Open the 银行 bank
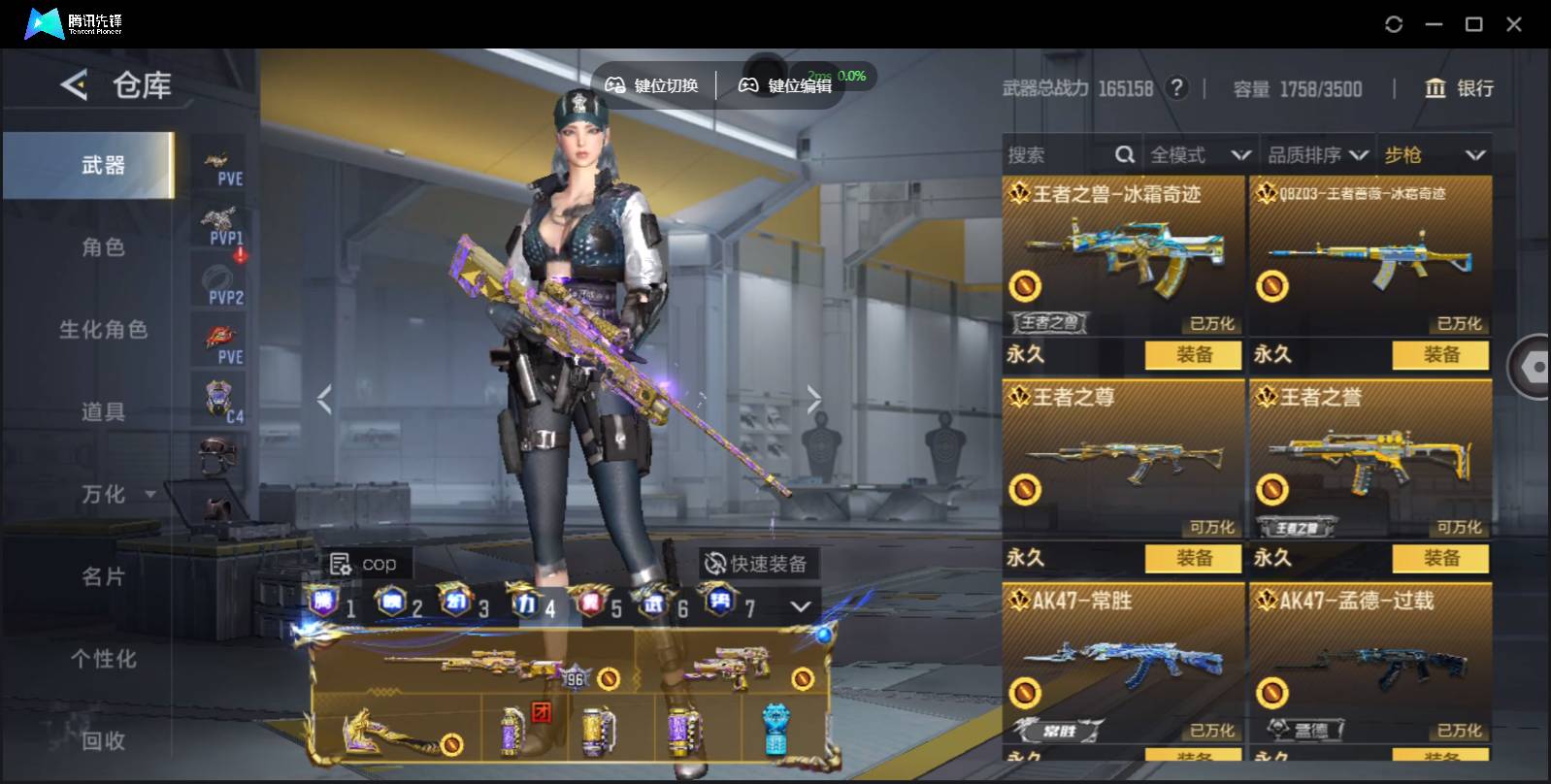1551x784 pixels. tap(1459, 88)
